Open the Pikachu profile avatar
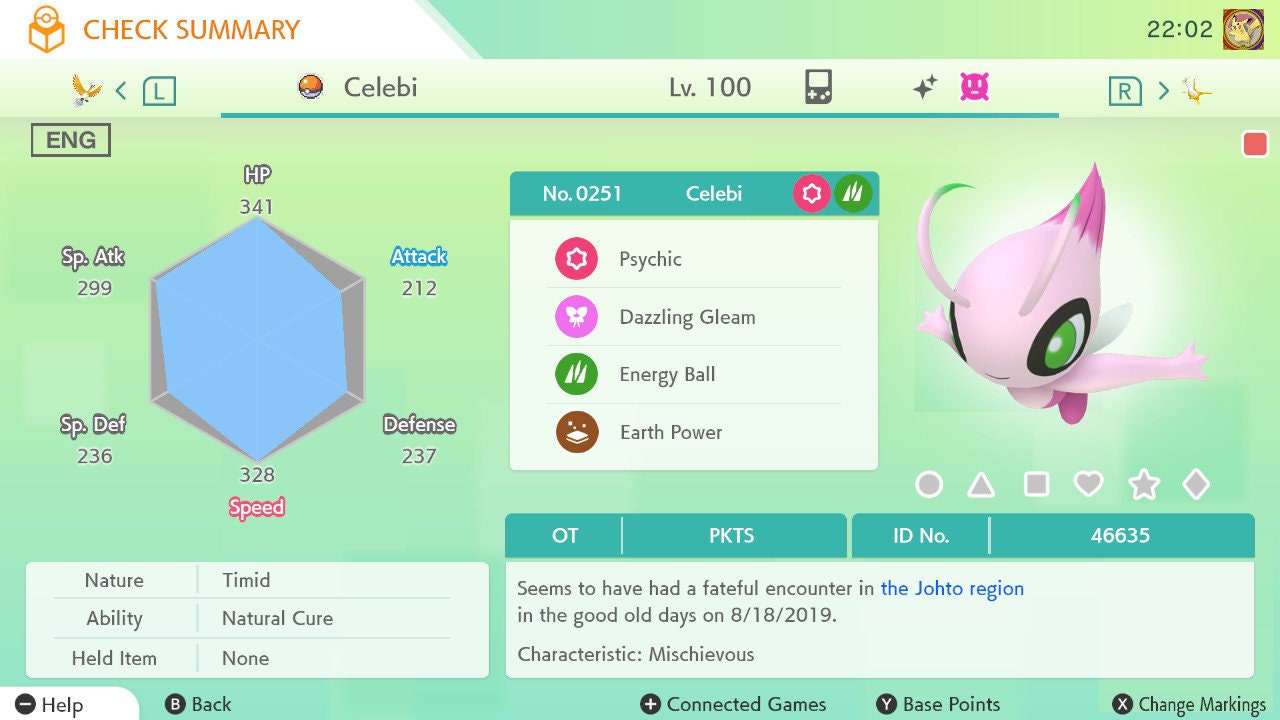The width and height of the screenshot is (1280, 720). click(x=1243, y=30)
